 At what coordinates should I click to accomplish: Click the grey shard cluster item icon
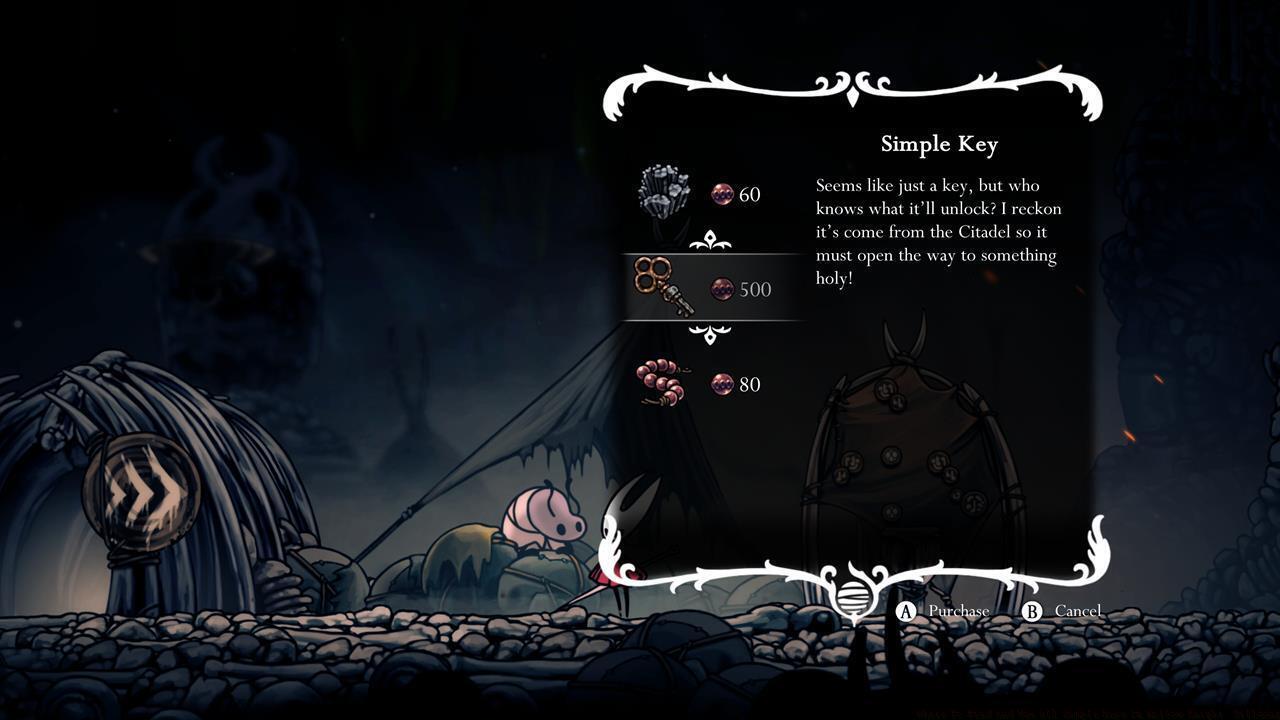click(x=663, y=190)
